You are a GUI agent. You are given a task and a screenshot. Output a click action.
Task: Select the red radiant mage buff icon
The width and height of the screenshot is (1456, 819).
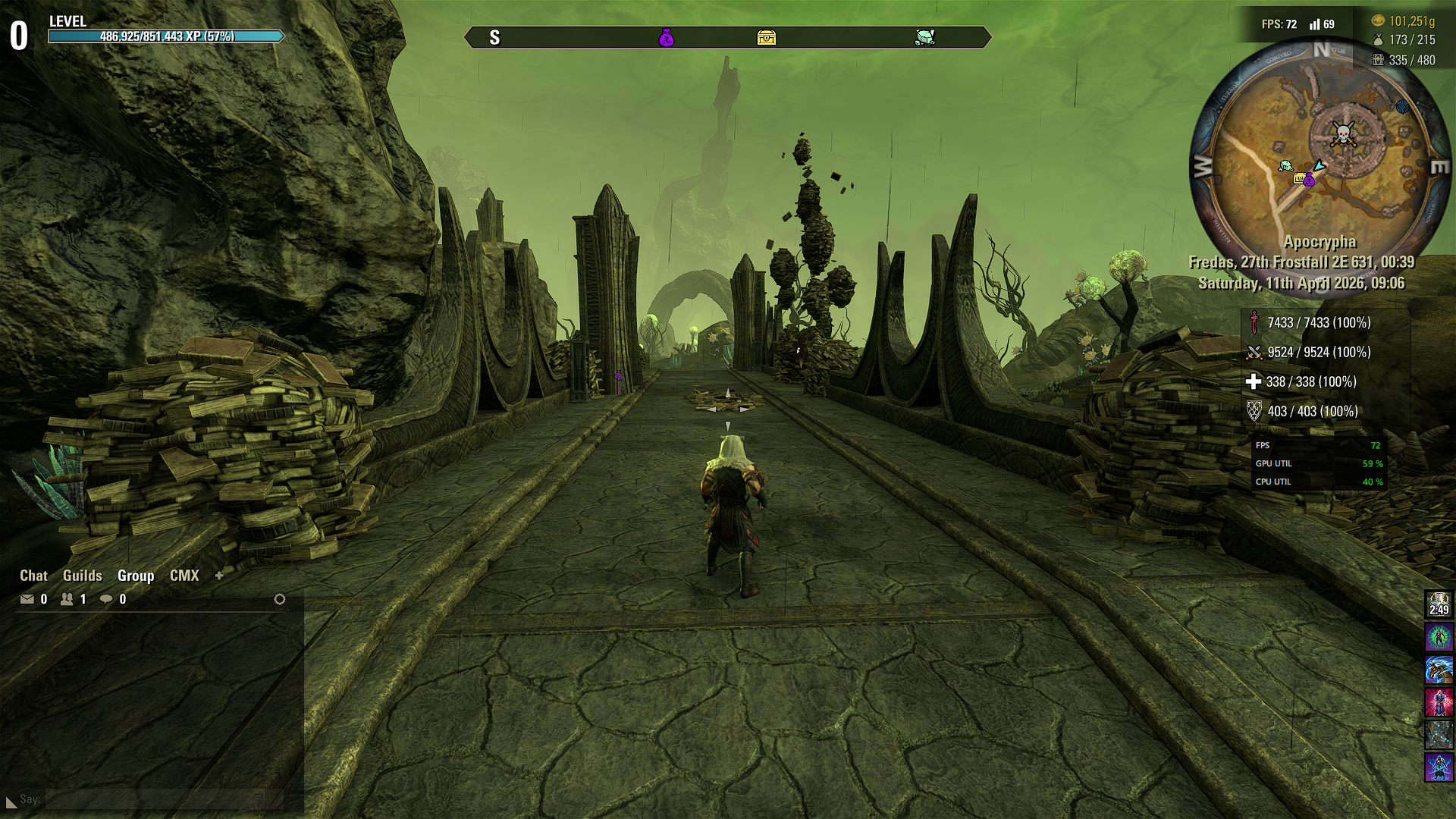coord(1439,703)
